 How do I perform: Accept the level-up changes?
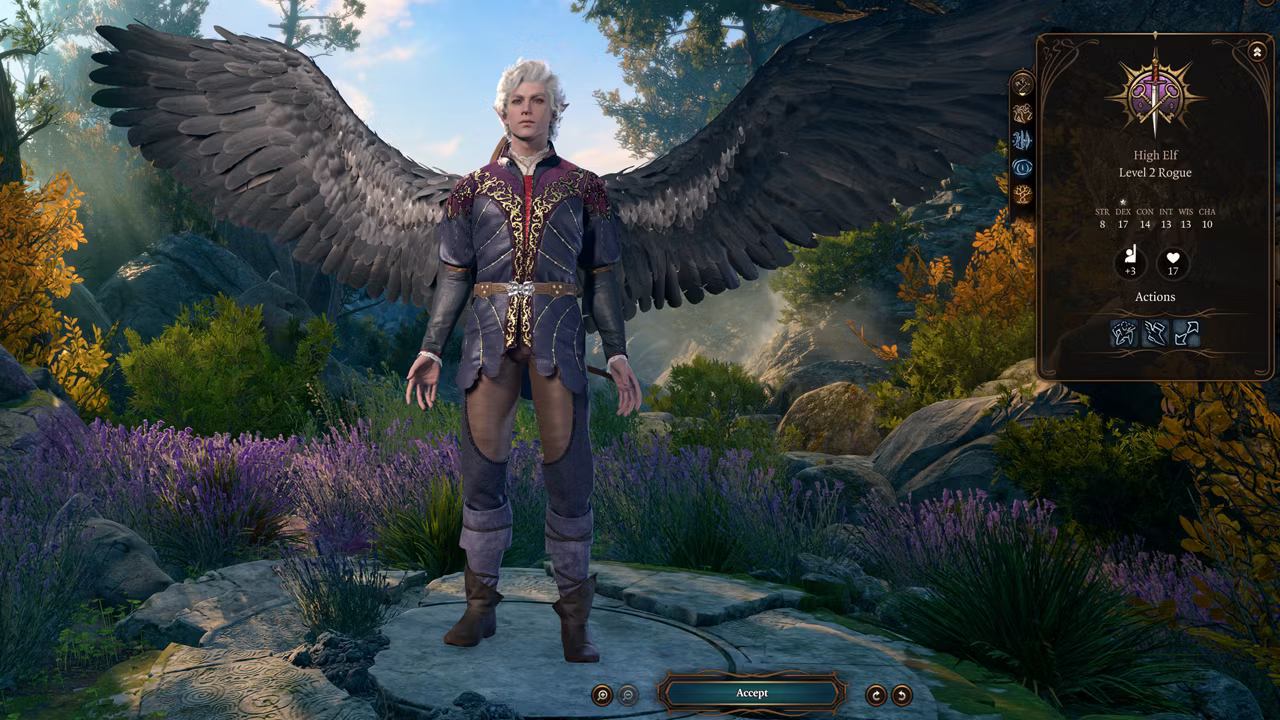[752, 693]
